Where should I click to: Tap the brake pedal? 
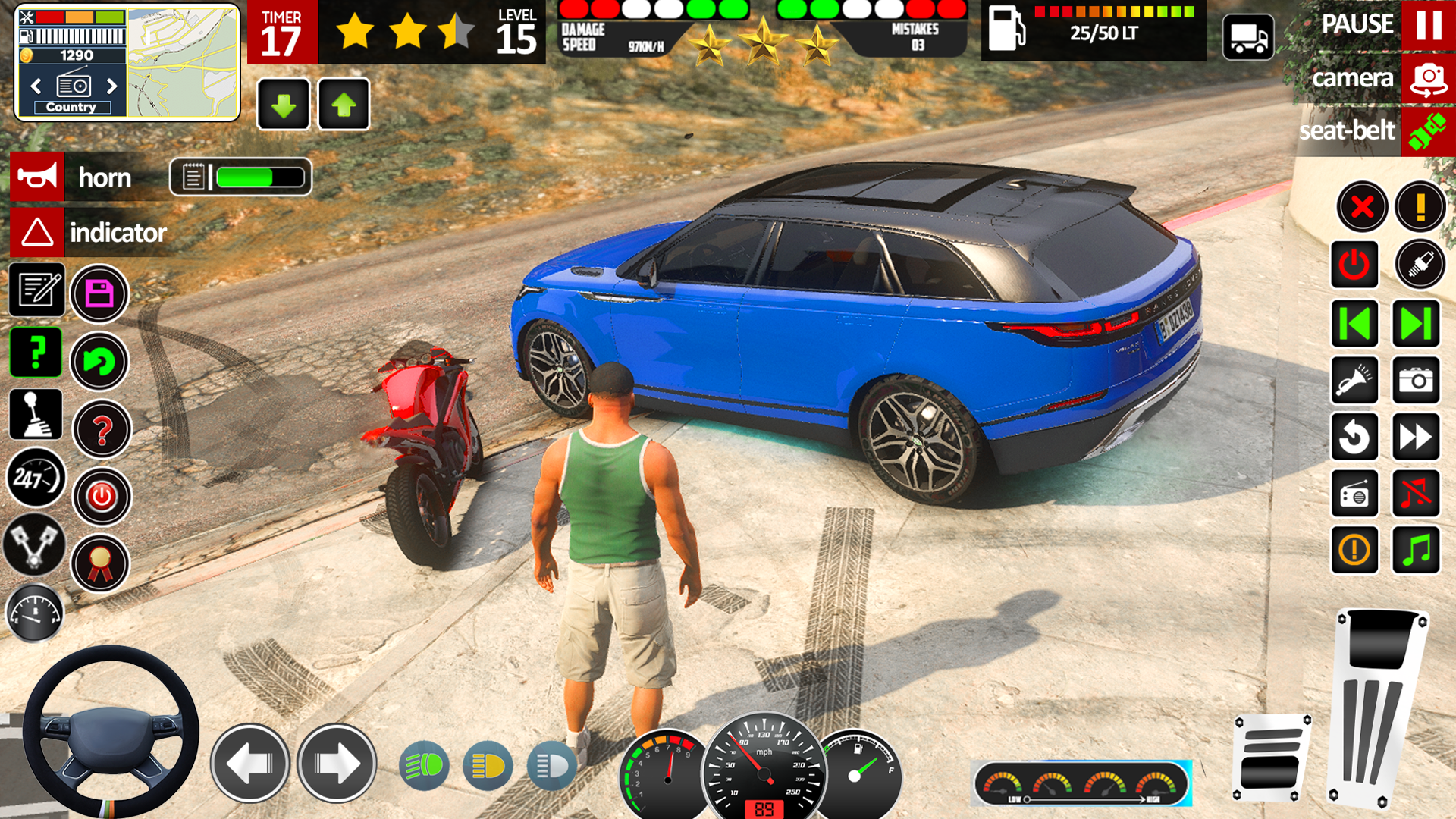pyautogui.click(x=1271, y=758)
